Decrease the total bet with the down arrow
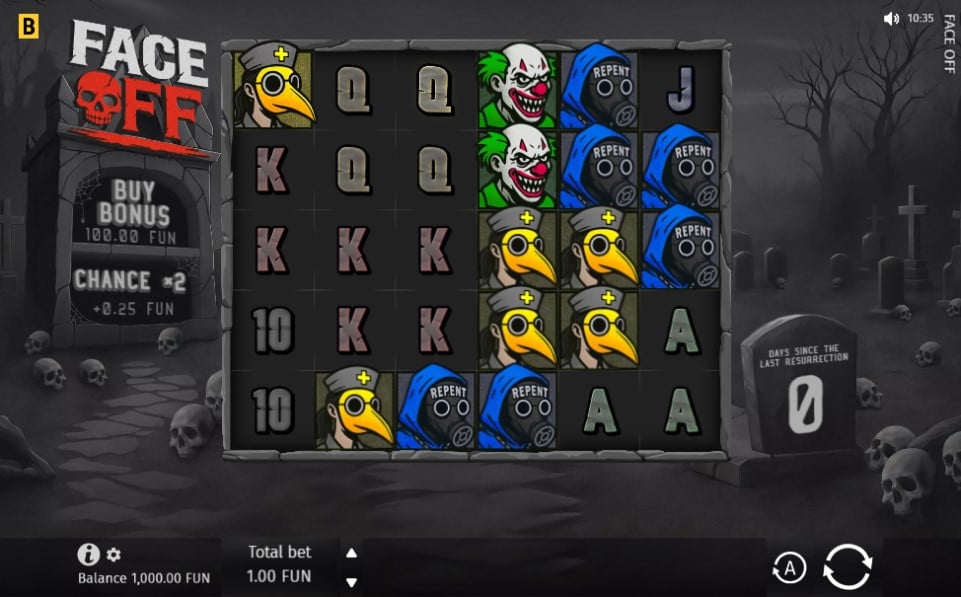Image resolution: width=961 pixels, height=597 pixels. (x=351, y=581)
